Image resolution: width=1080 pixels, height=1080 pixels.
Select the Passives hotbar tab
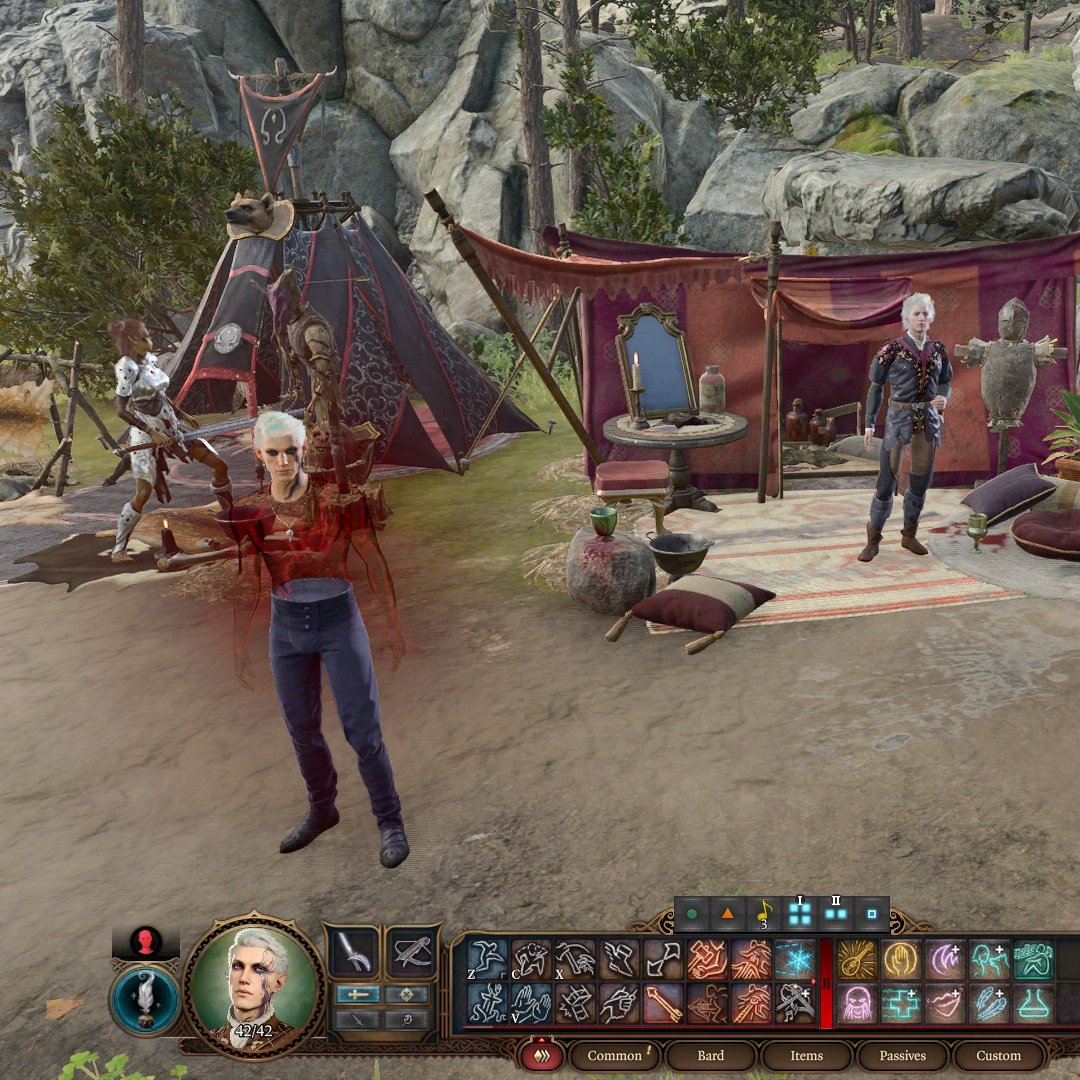point(900,1055)
